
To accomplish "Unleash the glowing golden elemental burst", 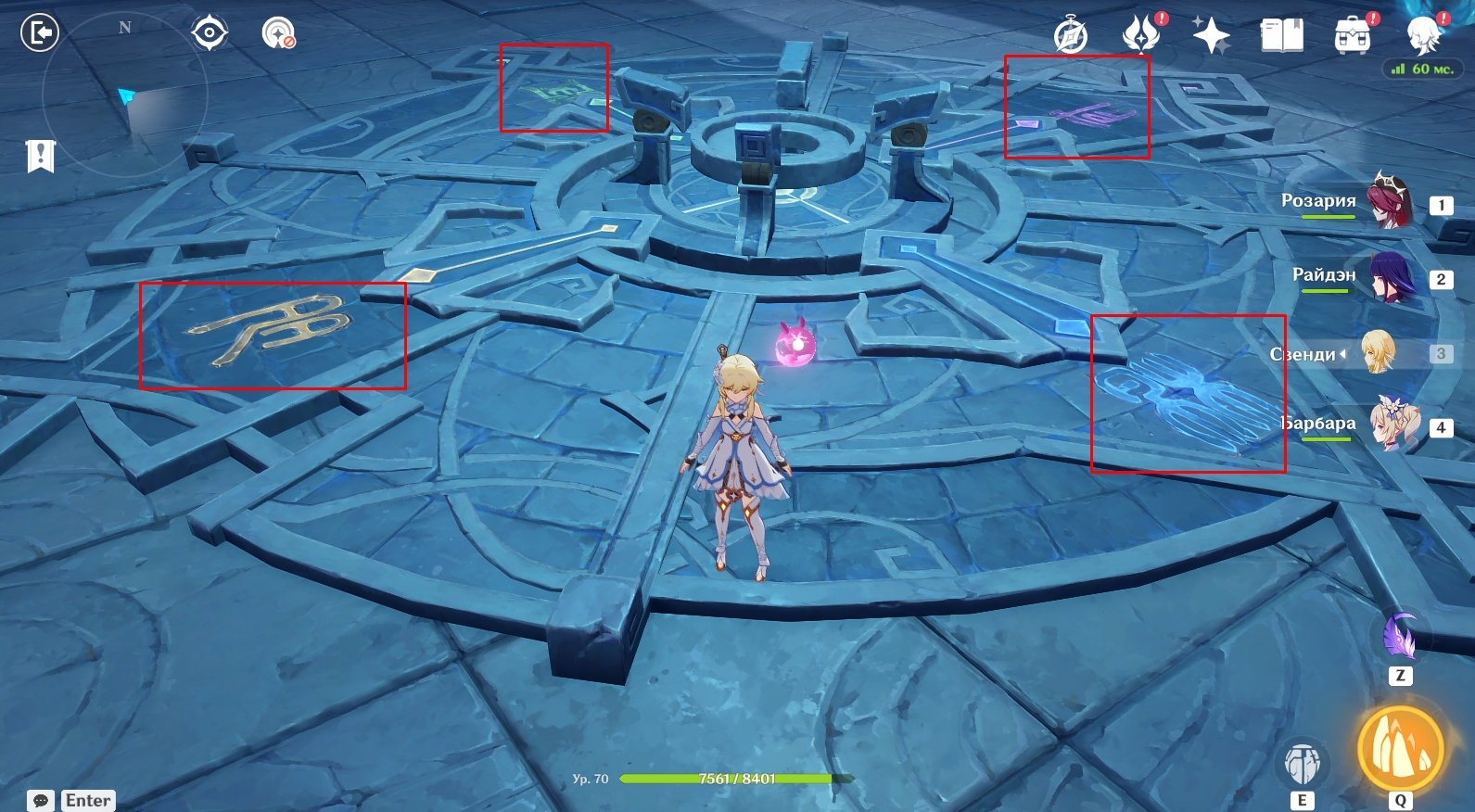I will 1400,750.
